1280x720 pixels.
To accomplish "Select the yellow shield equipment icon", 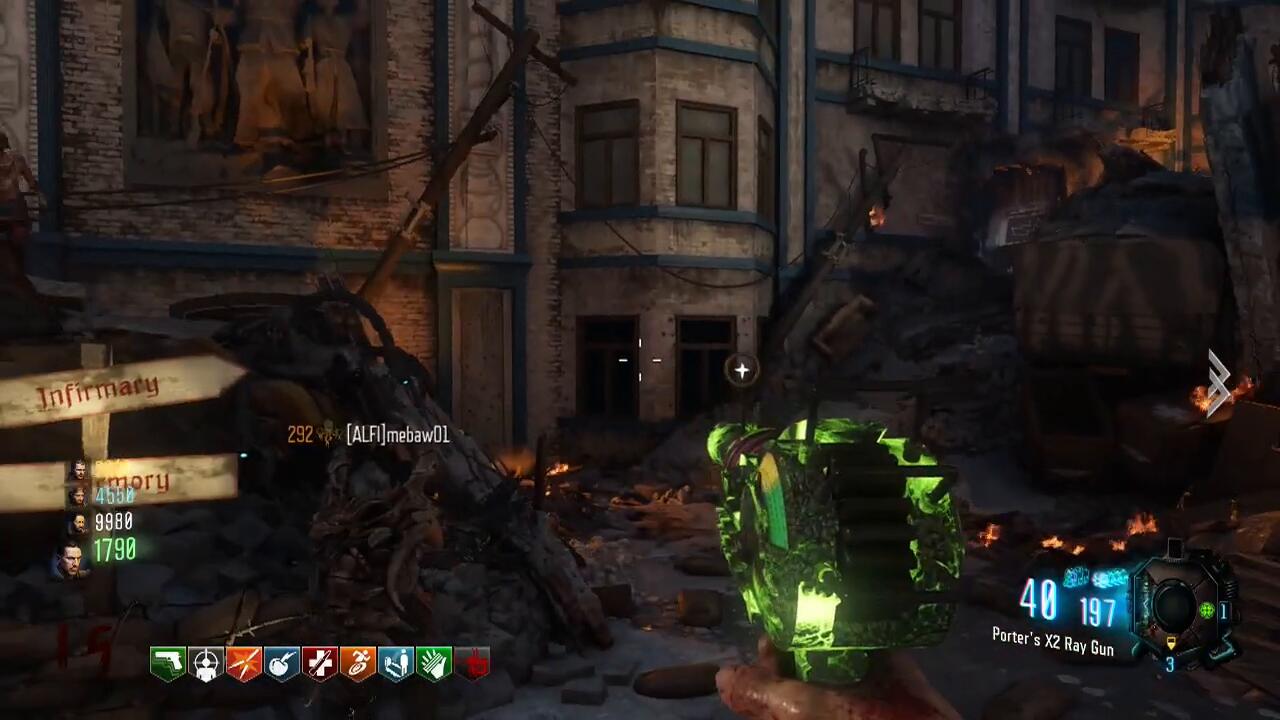I will click(1173, 643).
